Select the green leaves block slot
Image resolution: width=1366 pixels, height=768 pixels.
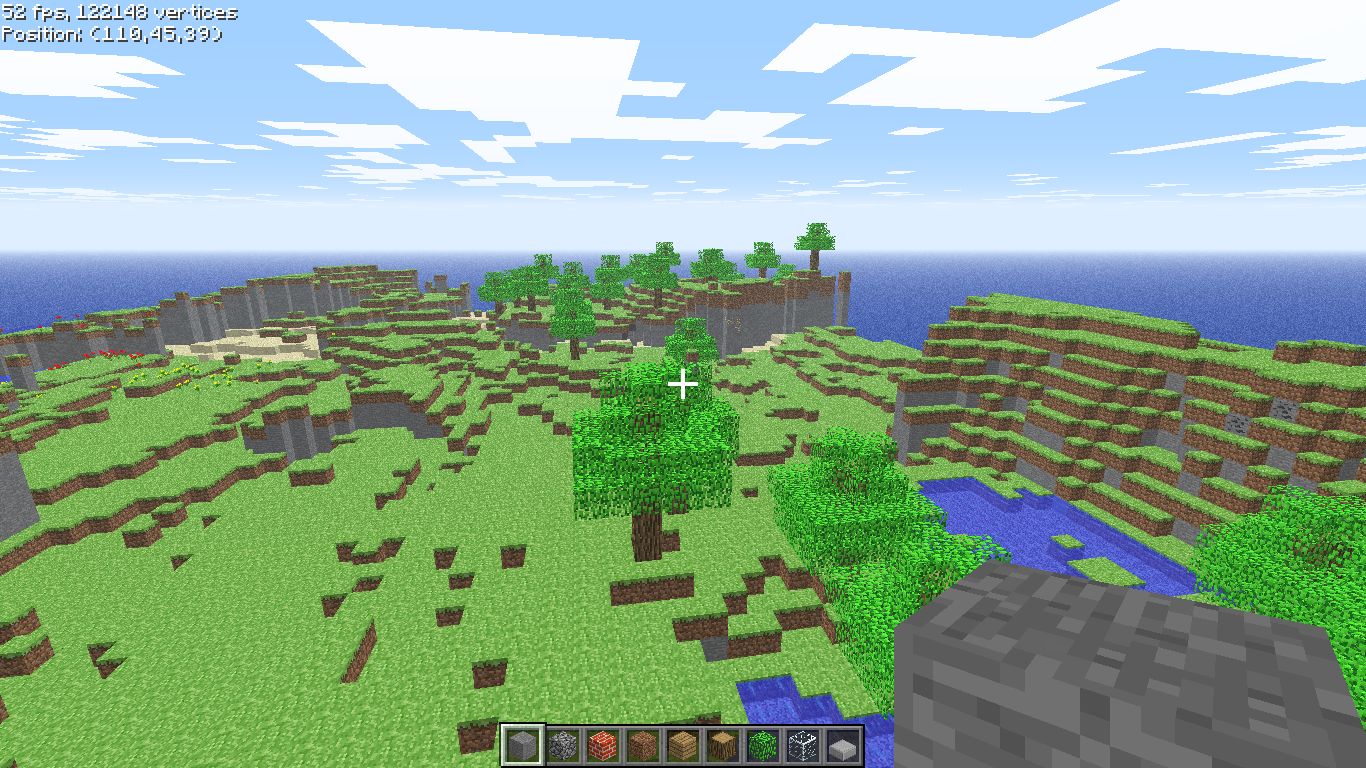tap(762, 745)
